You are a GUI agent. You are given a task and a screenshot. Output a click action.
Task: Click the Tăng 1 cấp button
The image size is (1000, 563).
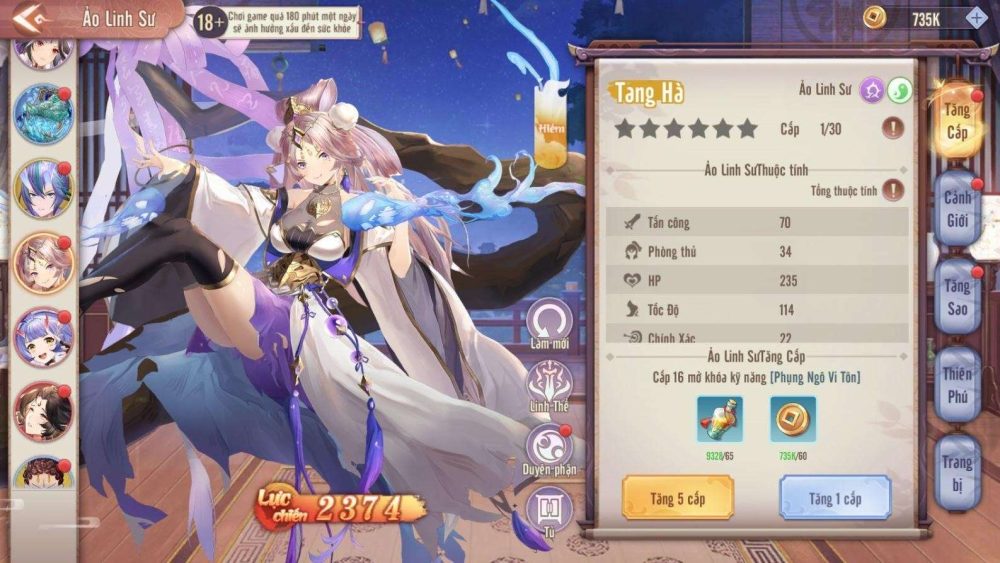tap(835, 497)
